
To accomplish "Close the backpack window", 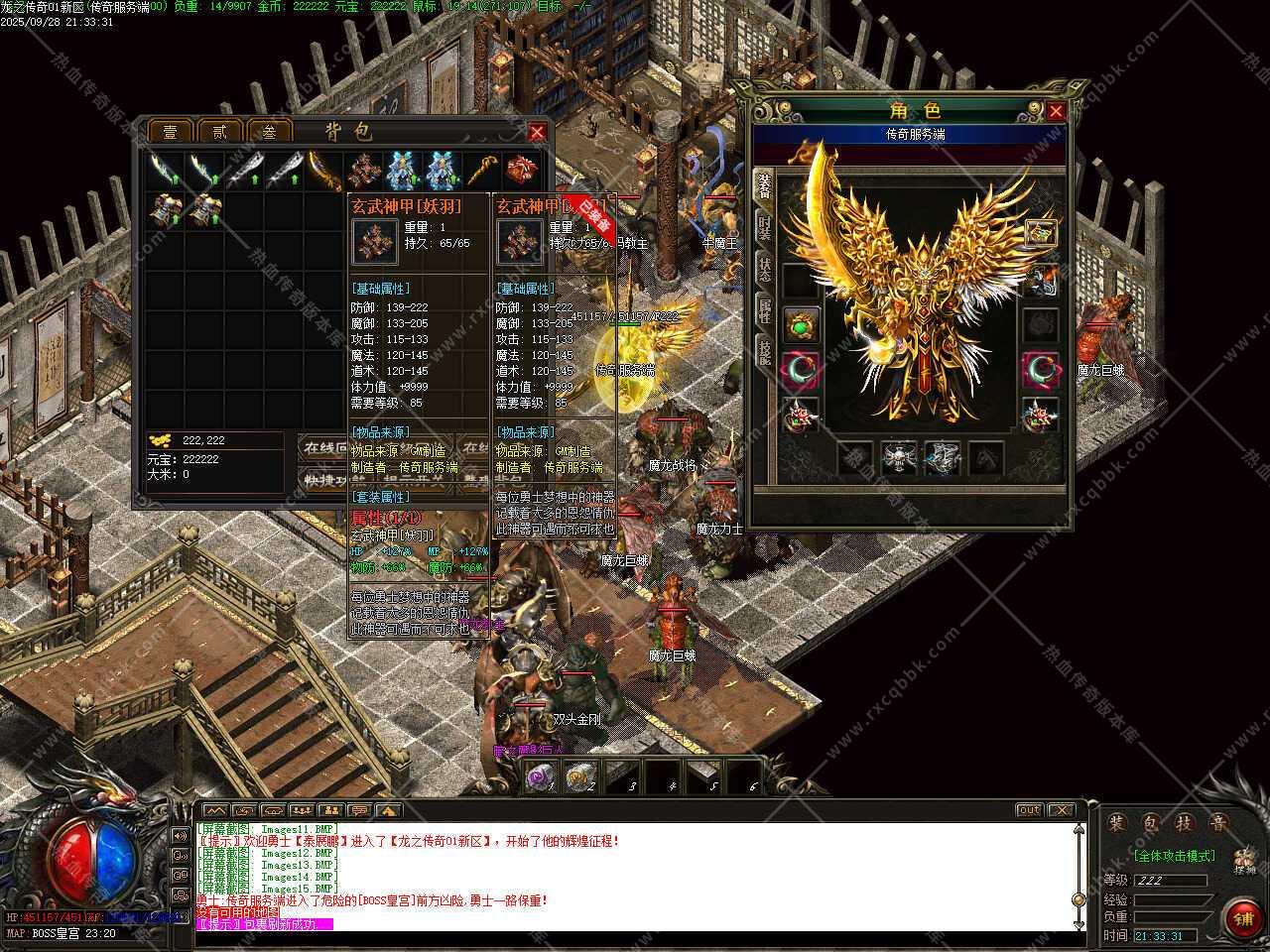I will pos(537,132).
